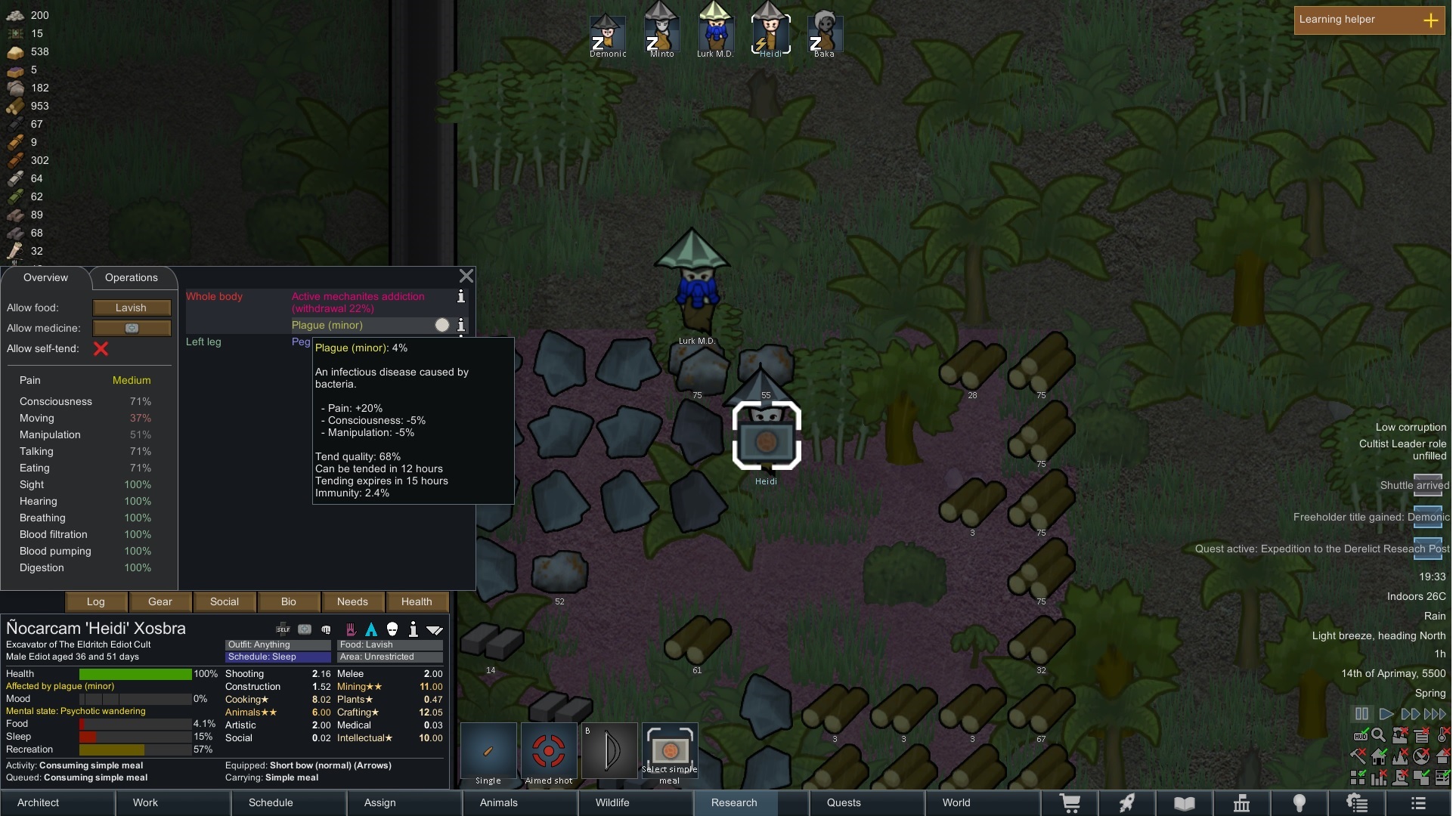Open the Animals menu

pyautogui.click(x=499, y=803)
